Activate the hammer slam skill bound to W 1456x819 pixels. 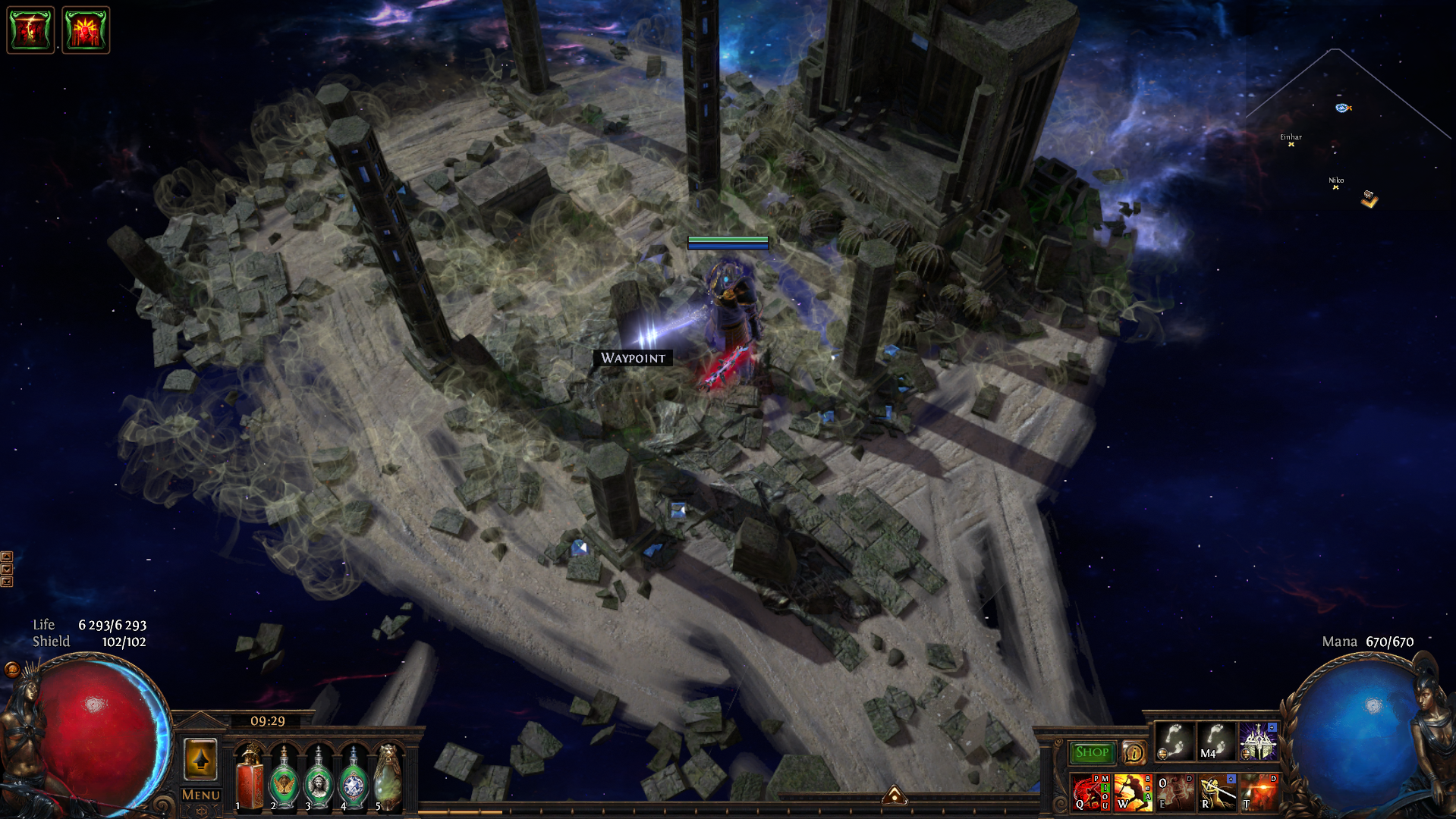[x=1132, y=792]
